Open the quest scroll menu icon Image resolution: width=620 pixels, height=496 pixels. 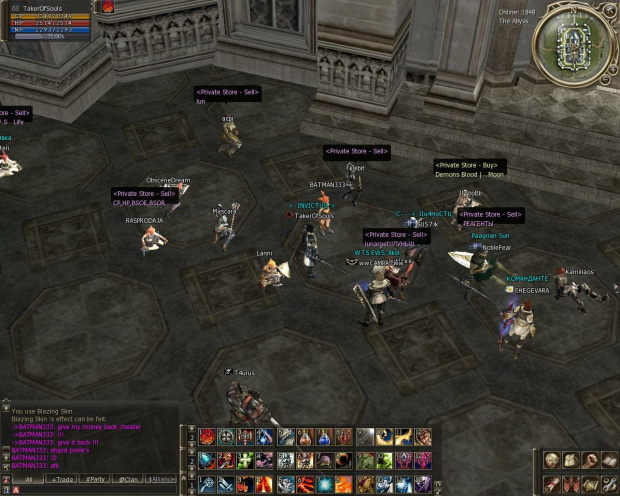(552, 484)
